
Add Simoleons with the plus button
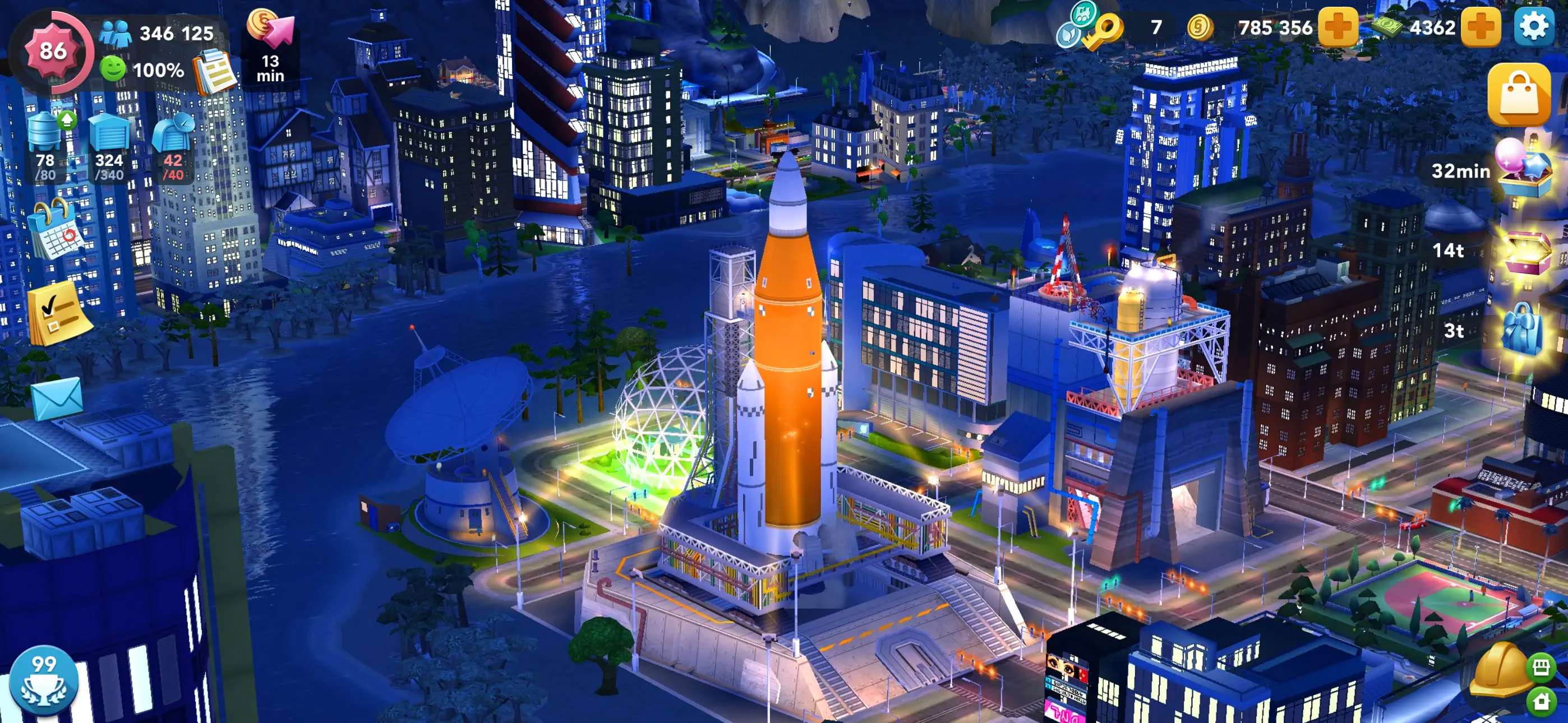pos(1337,27)
